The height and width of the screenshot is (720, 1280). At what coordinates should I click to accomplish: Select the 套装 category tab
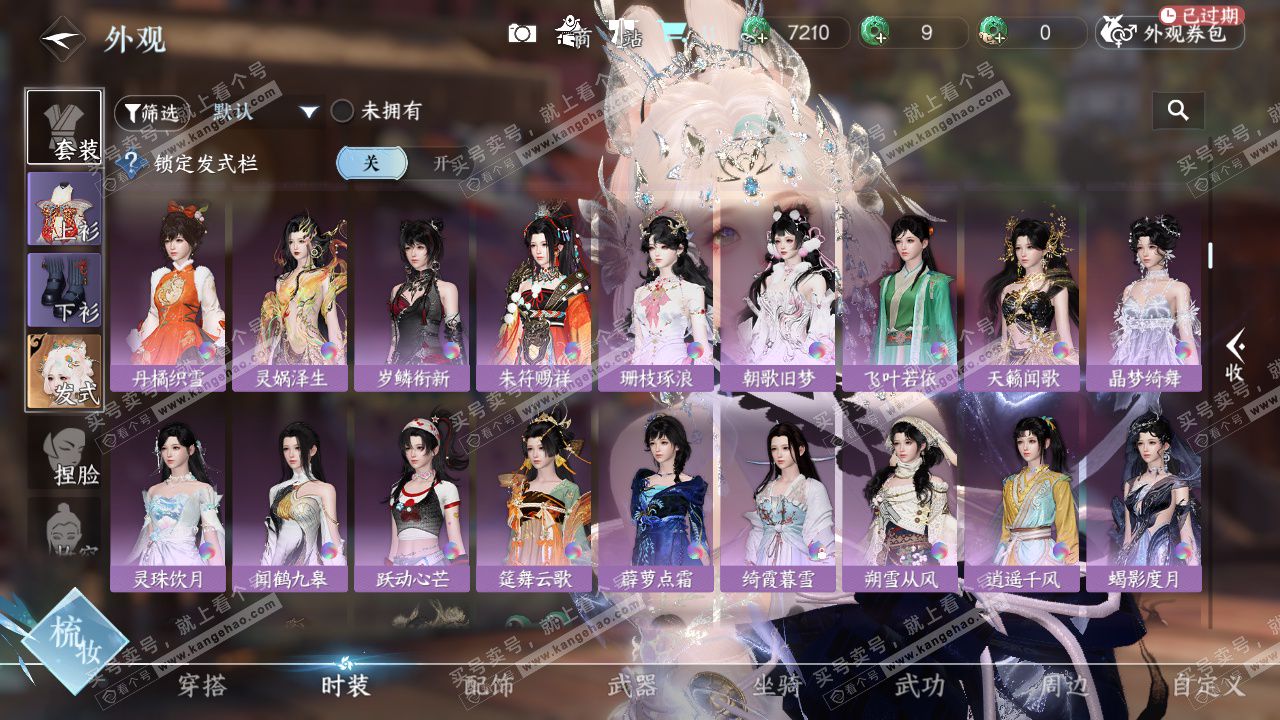pos(65,127)
